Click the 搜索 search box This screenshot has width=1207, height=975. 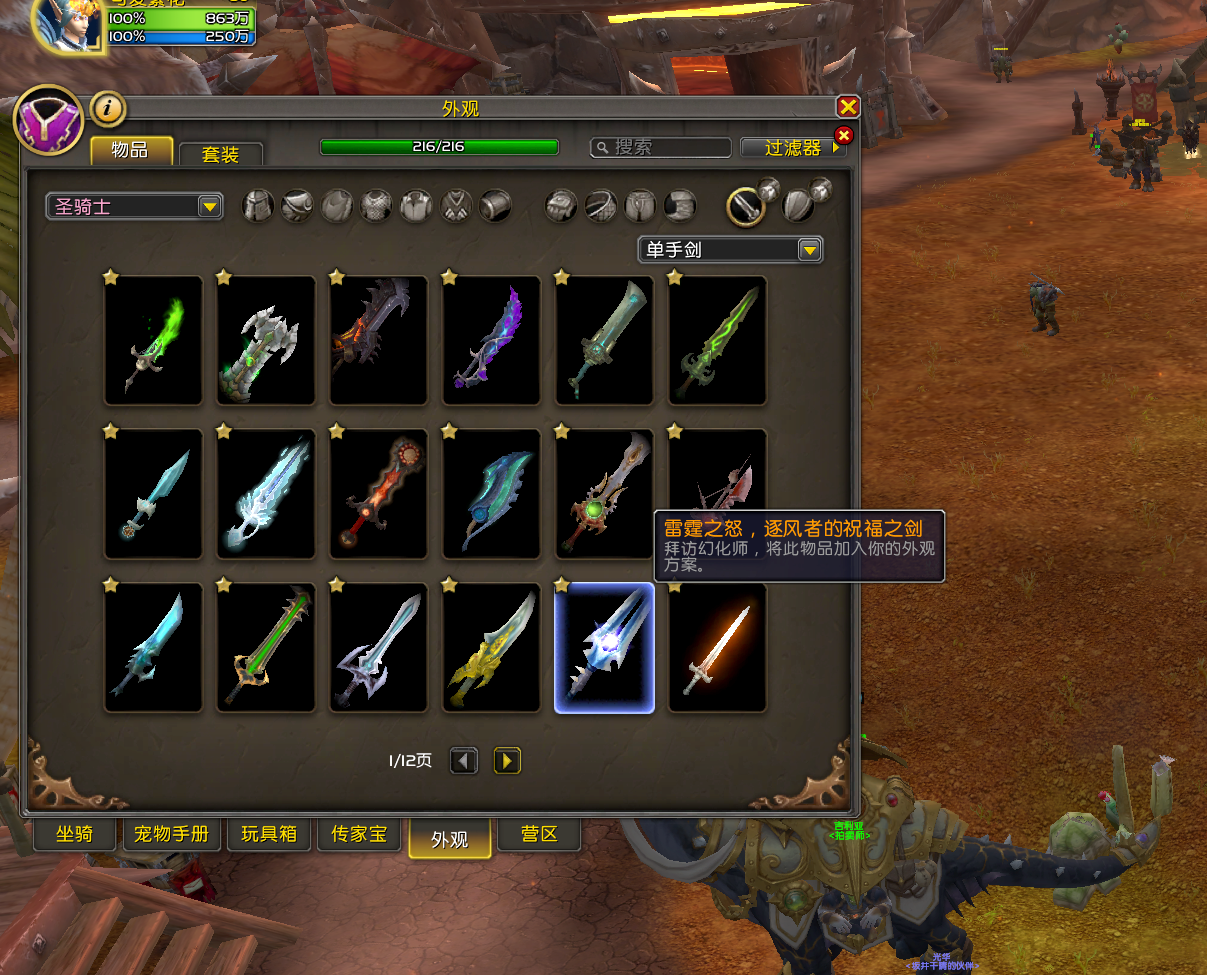[x=661, y=147]
